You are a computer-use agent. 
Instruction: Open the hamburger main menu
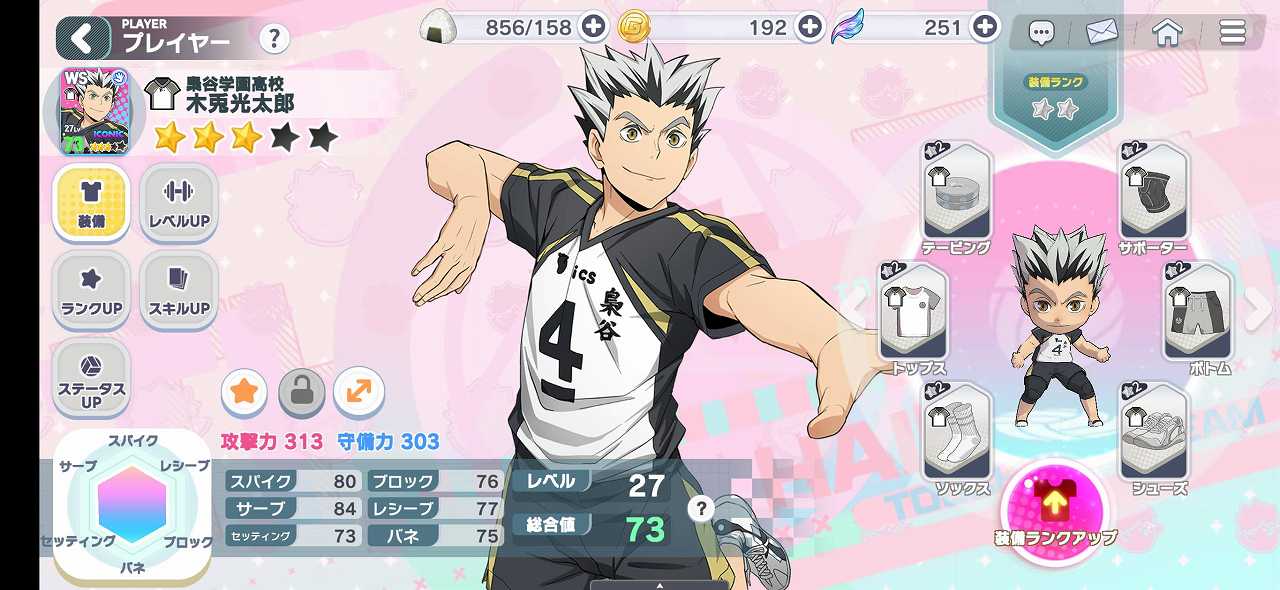tap(1232, 33)
